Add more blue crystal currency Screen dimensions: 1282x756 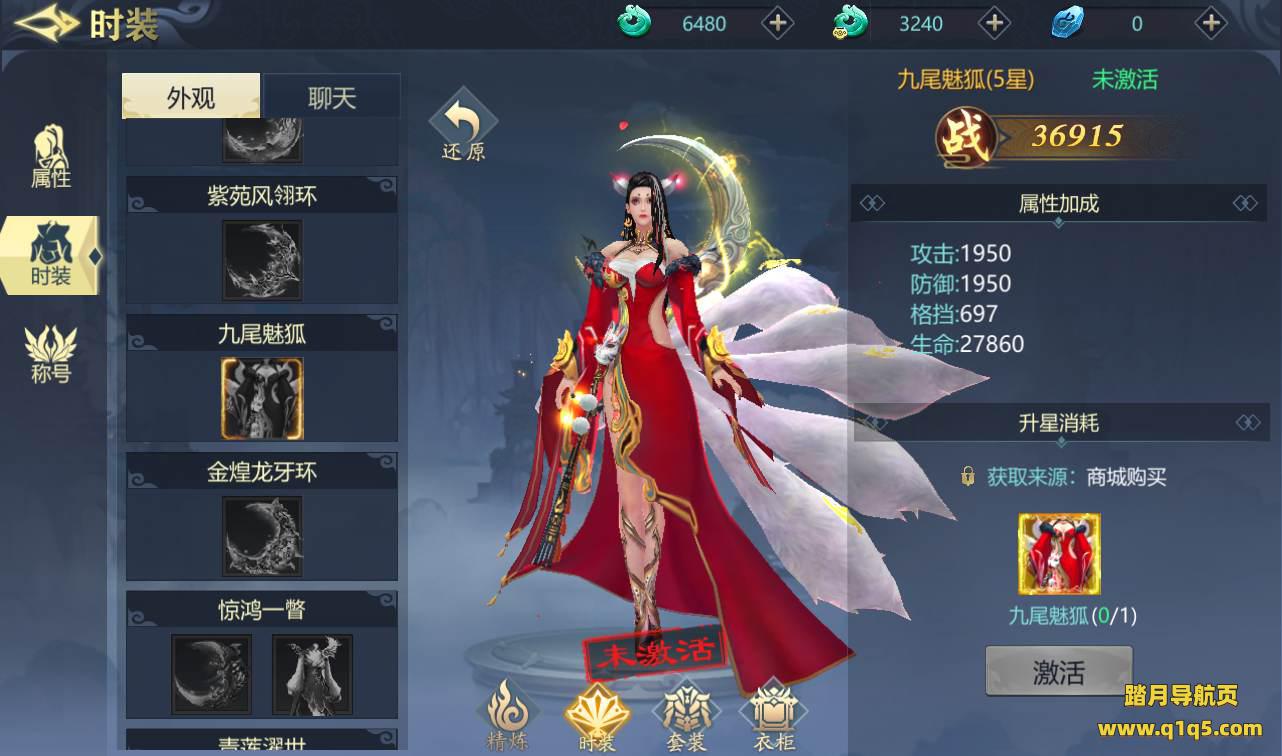pyautogui.click(x=1210, y=23)
